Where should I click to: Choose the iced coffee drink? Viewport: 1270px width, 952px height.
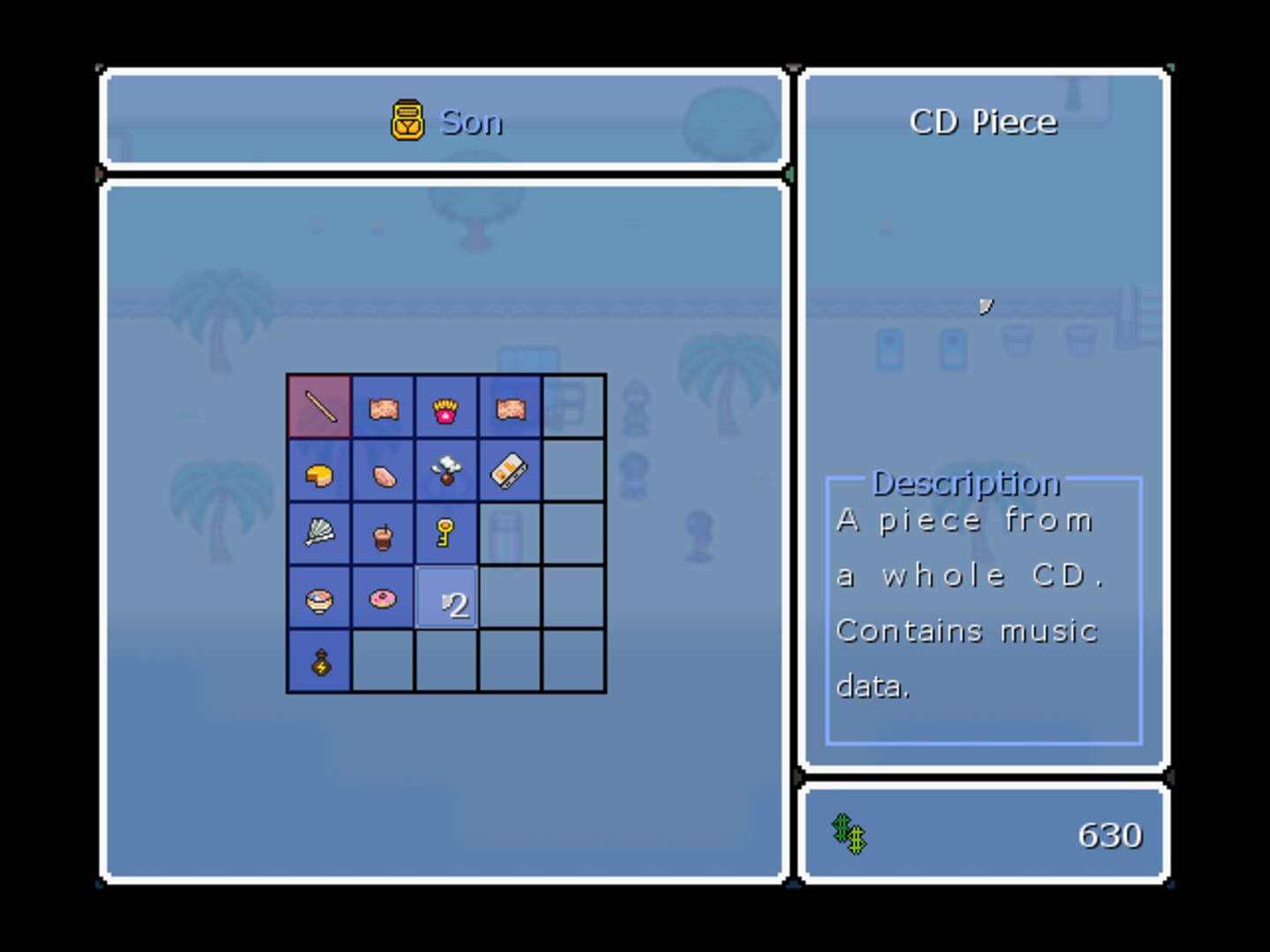coord(383,533)
